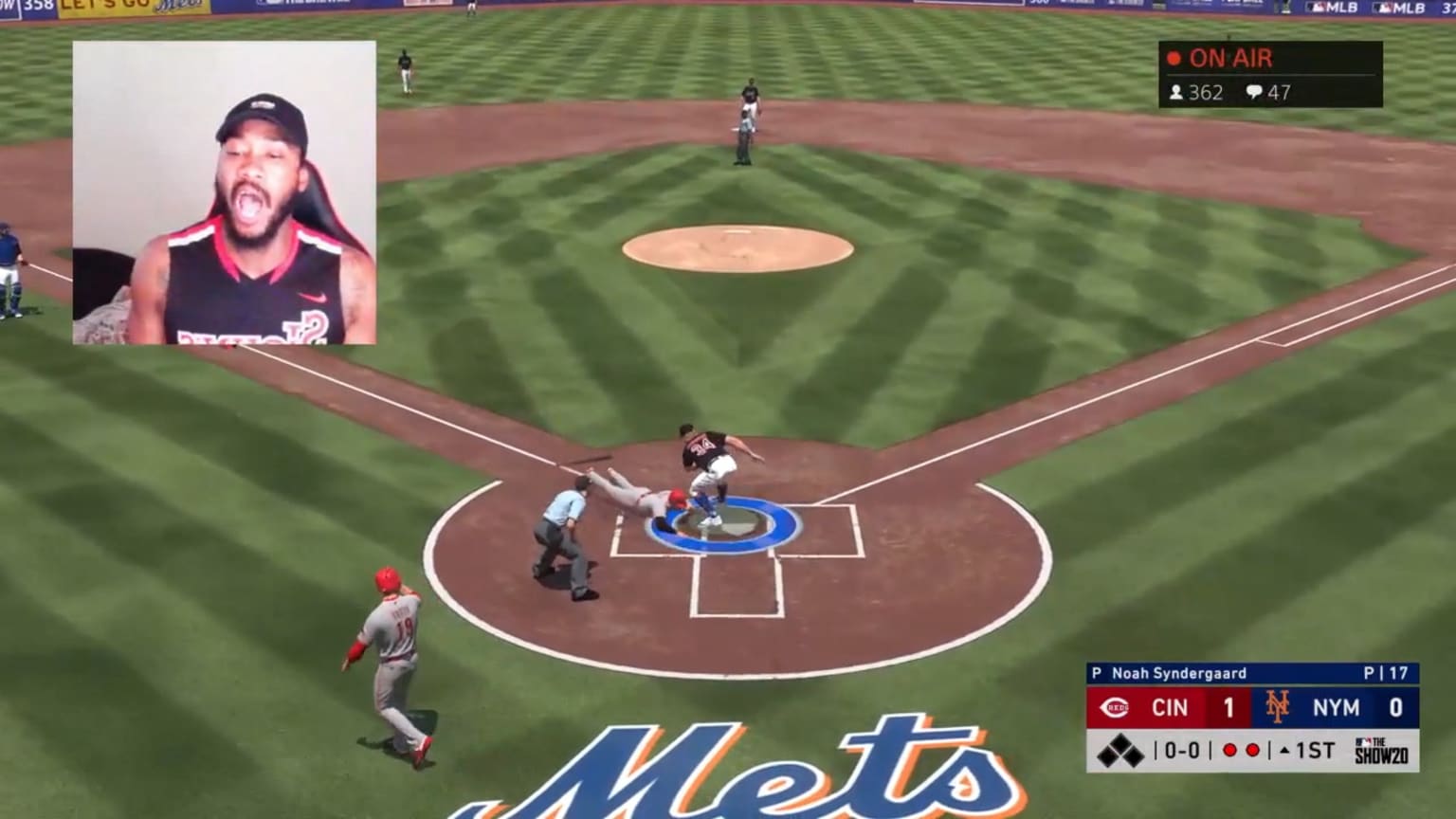
Task: Expand the top-of-inning arrow next to 1ST
Action: pyautogui.click(x=1283, y=748)
